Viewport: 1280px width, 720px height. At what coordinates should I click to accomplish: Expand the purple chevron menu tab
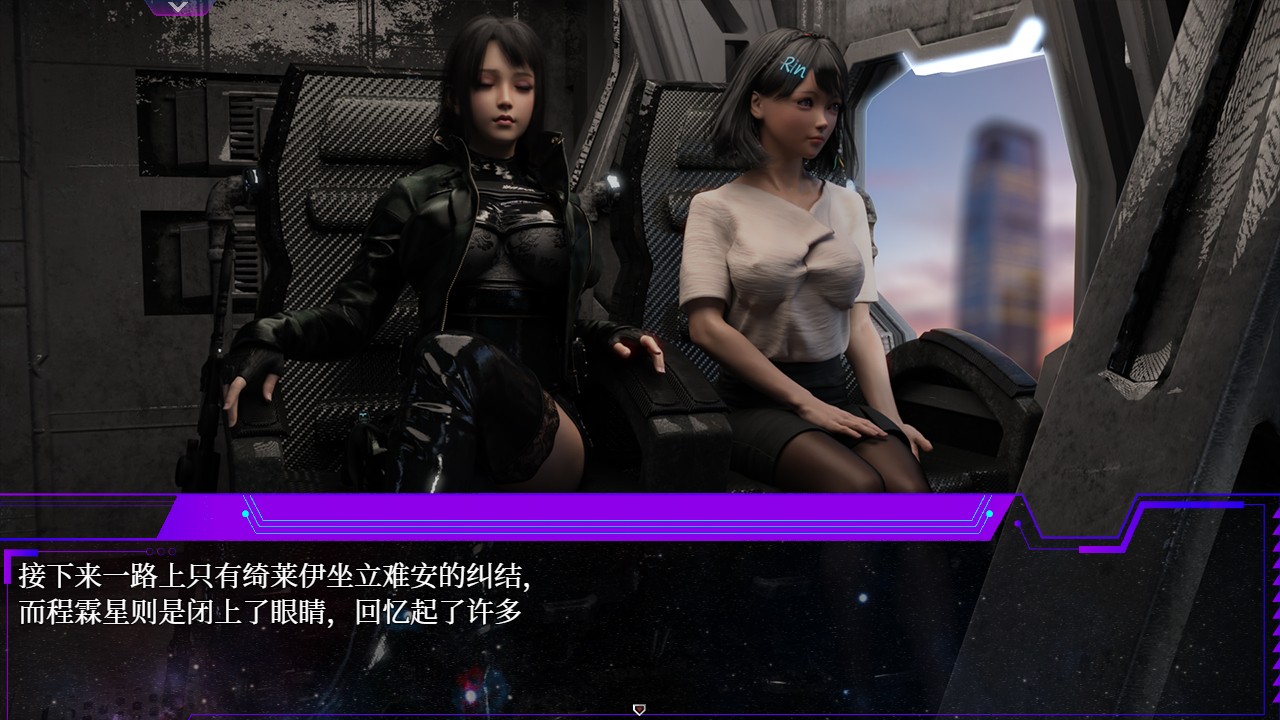(x=178, y=7)
